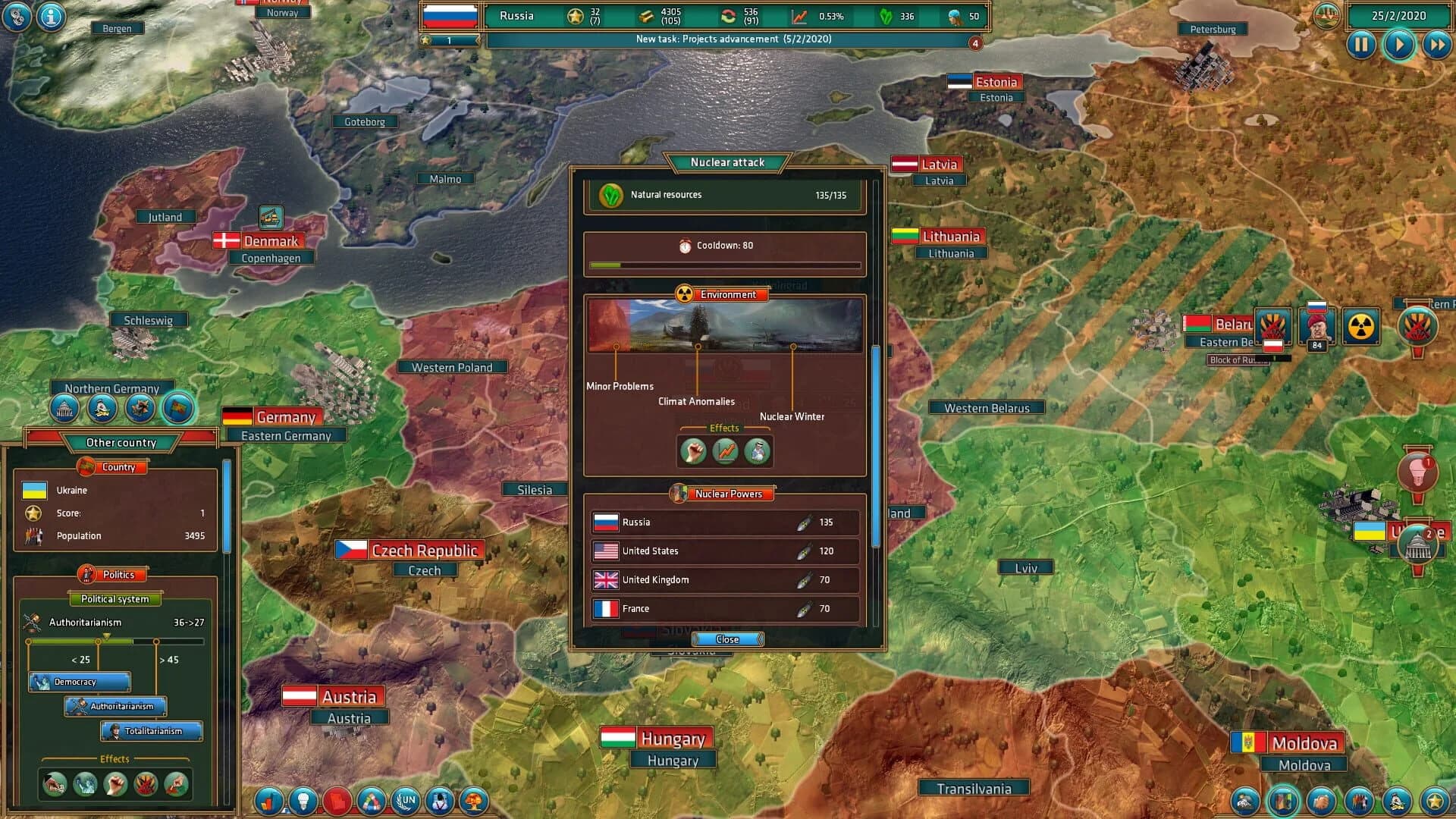Select the Democracy political system option
Screen dimensions: 1456x819
coord(79,681)
